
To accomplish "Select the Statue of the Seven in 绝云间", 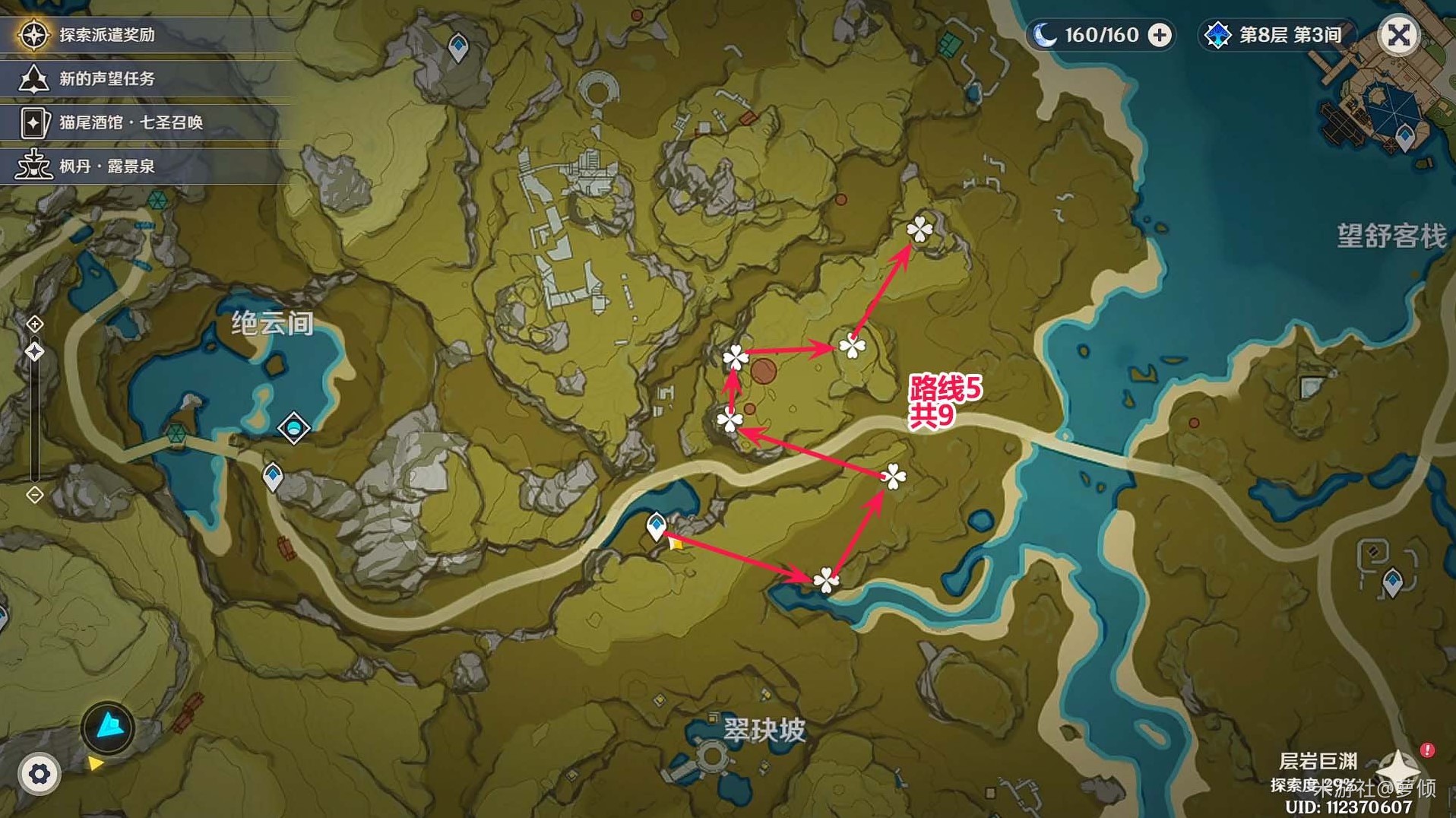I will 295,429.
